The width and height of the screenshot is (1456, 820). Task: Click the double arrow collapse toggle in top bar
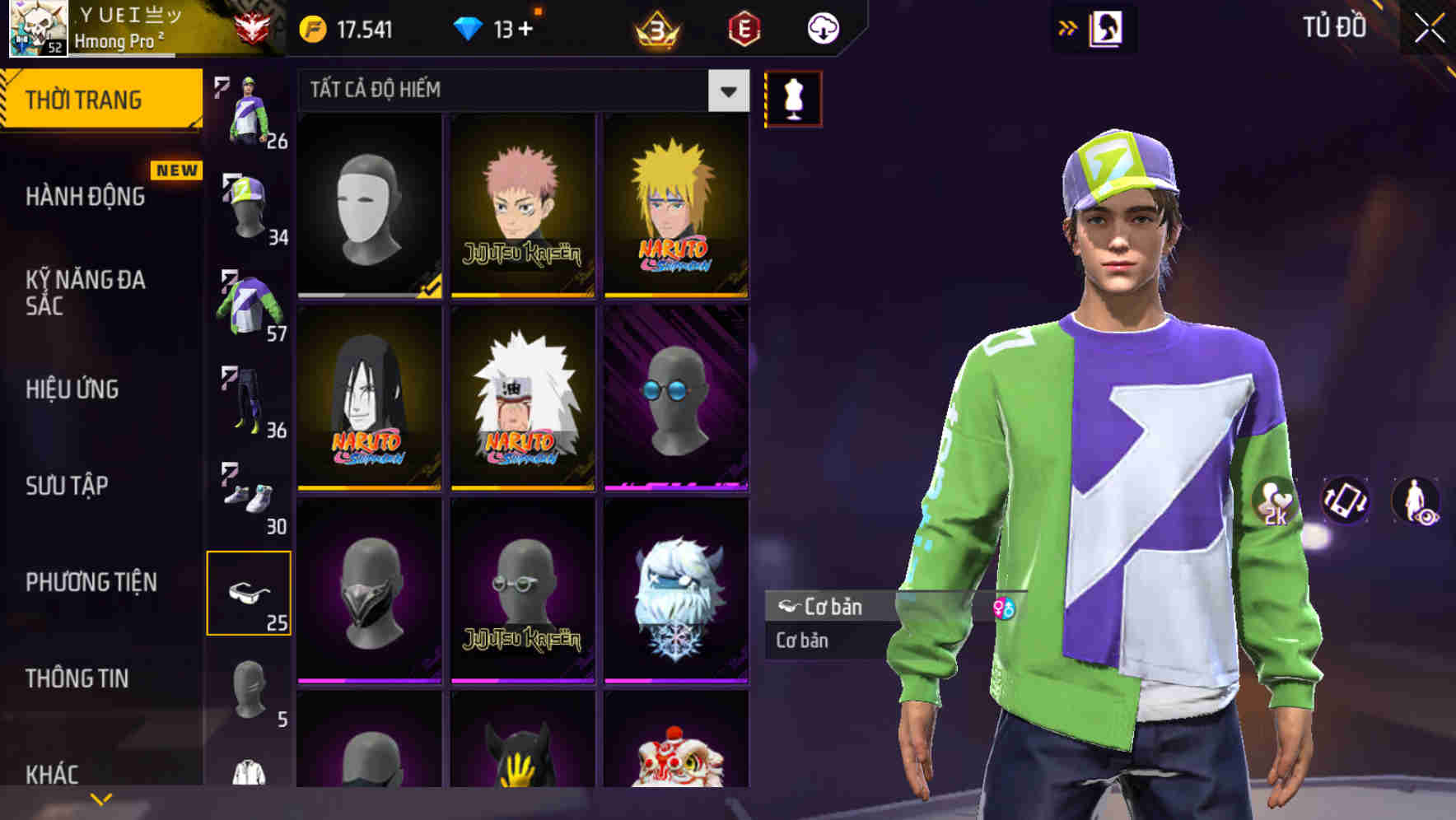click(1068, 26)
